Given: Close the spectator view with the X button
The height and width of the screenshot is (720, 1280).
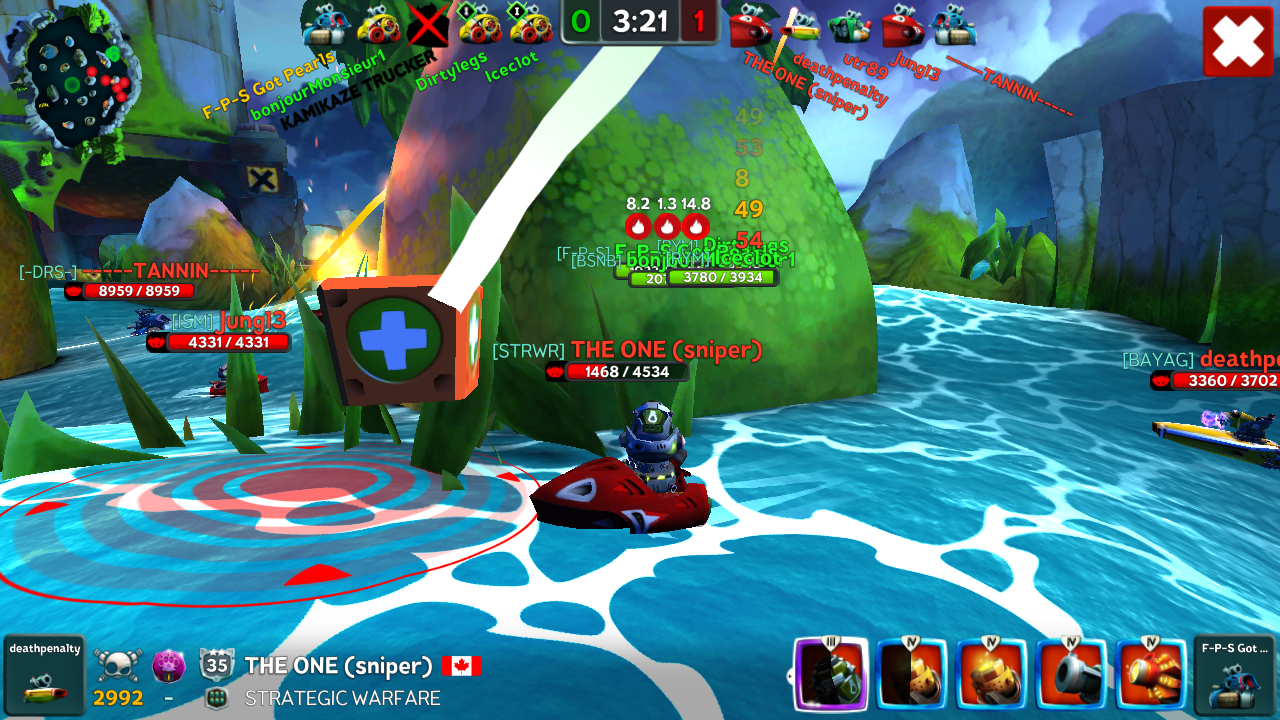Looking at the screenshot, I should pyautogui.click(x=1238, y=41).
